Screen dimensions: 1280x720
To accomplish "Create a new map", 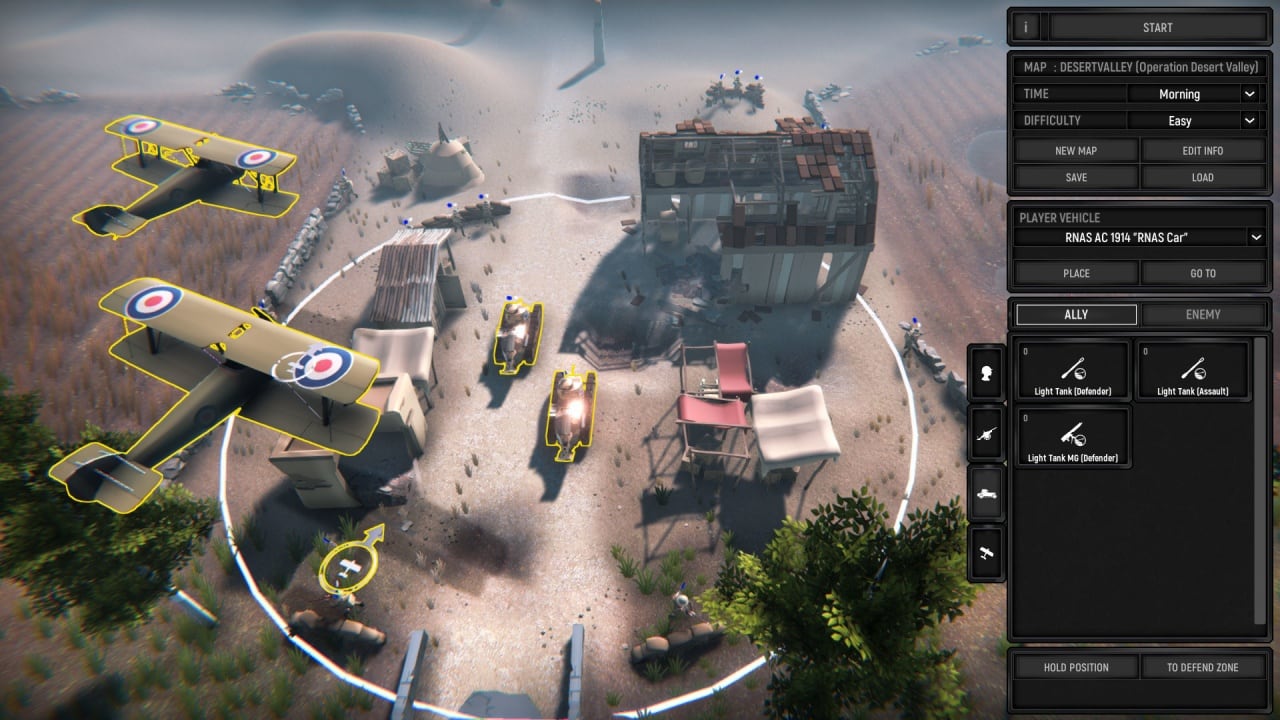I will pos(1076,151).
